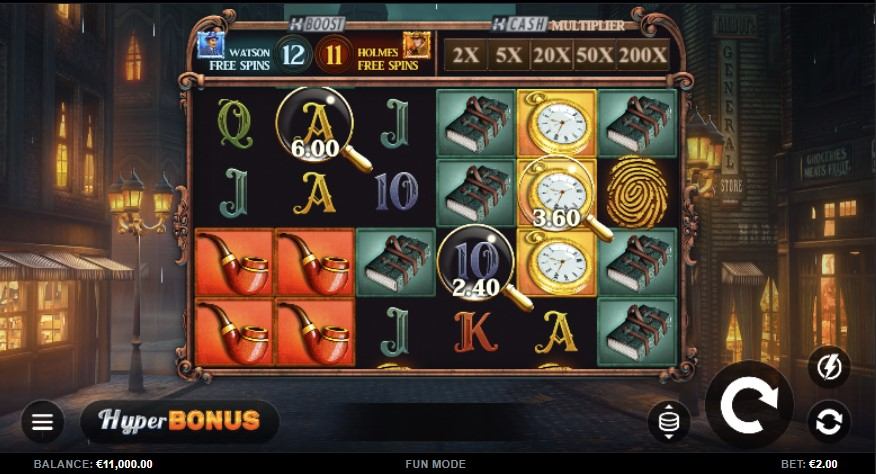Open the autoplay circular arrows button

[x=829, y=422]
